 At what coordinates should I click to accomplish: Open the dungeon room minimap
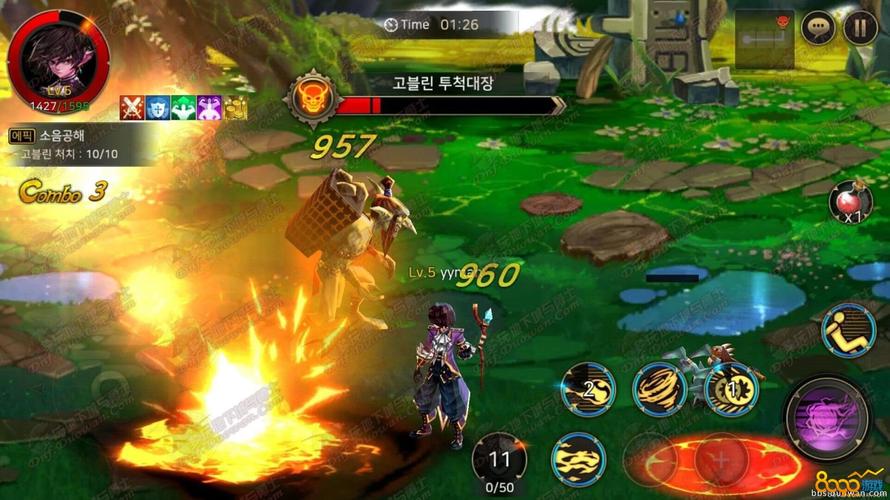(764, 37)
